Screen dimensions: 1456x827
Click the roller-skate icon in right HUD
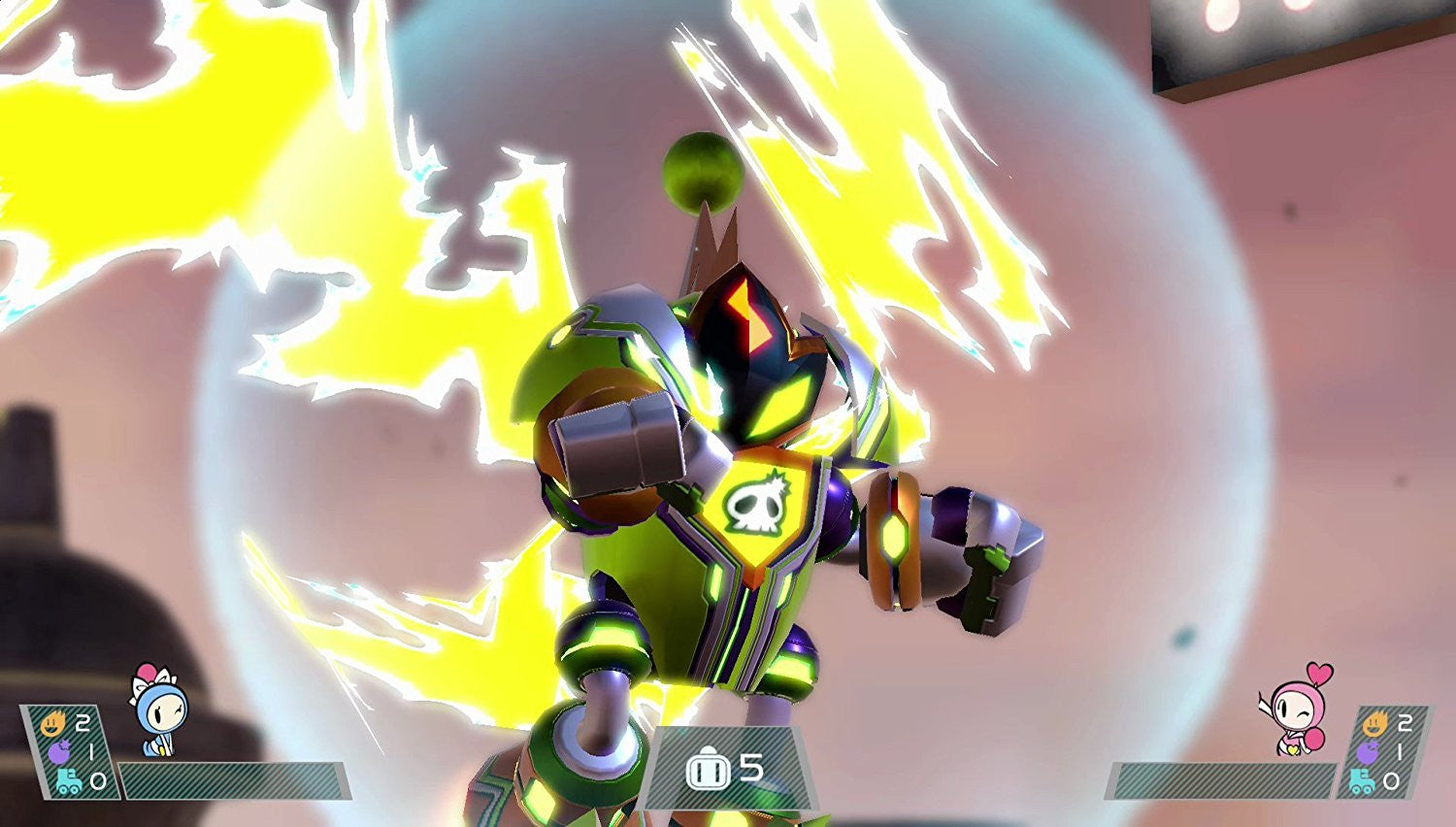(1361, 779)
